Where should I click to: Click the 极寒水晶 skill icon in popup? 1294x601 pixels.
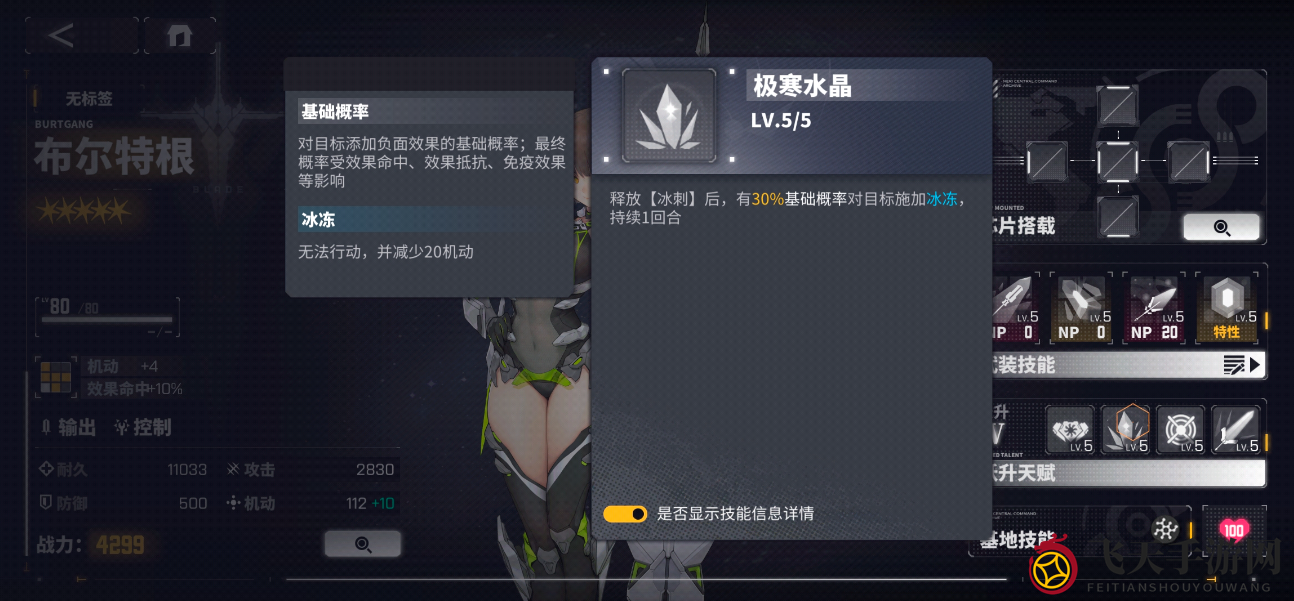668,116
